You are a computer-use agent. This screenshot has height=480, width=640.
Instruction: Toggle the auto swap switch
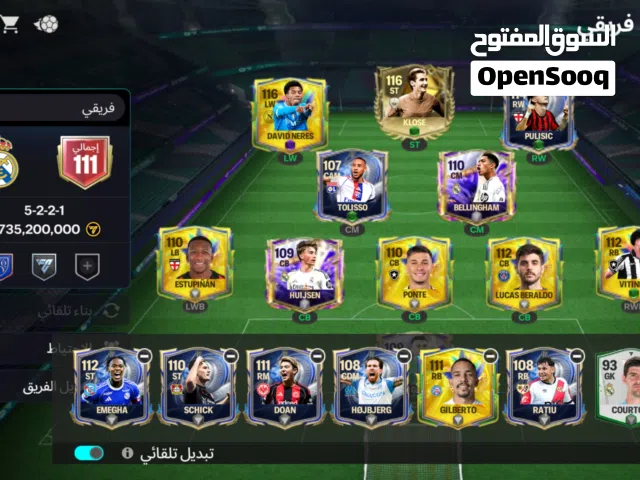point(89,453)
